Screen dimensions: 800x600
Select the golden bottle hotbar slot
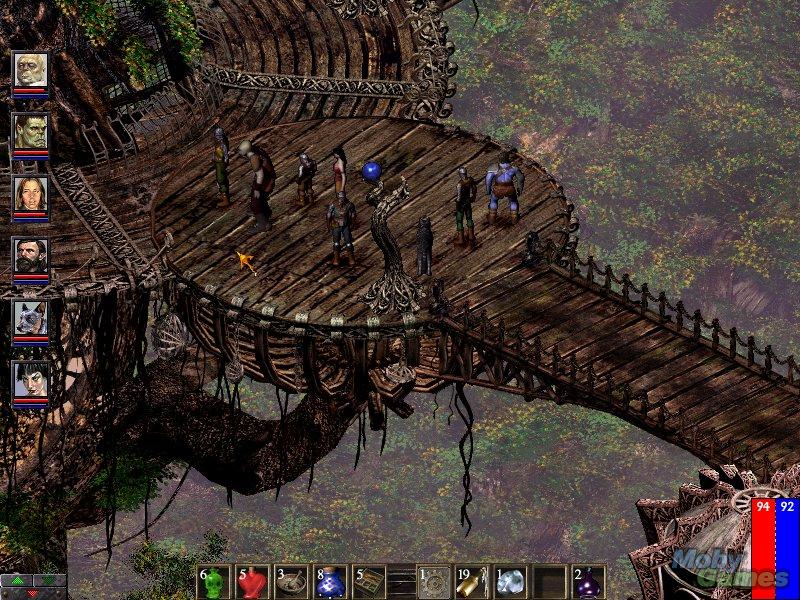(471, 582)
